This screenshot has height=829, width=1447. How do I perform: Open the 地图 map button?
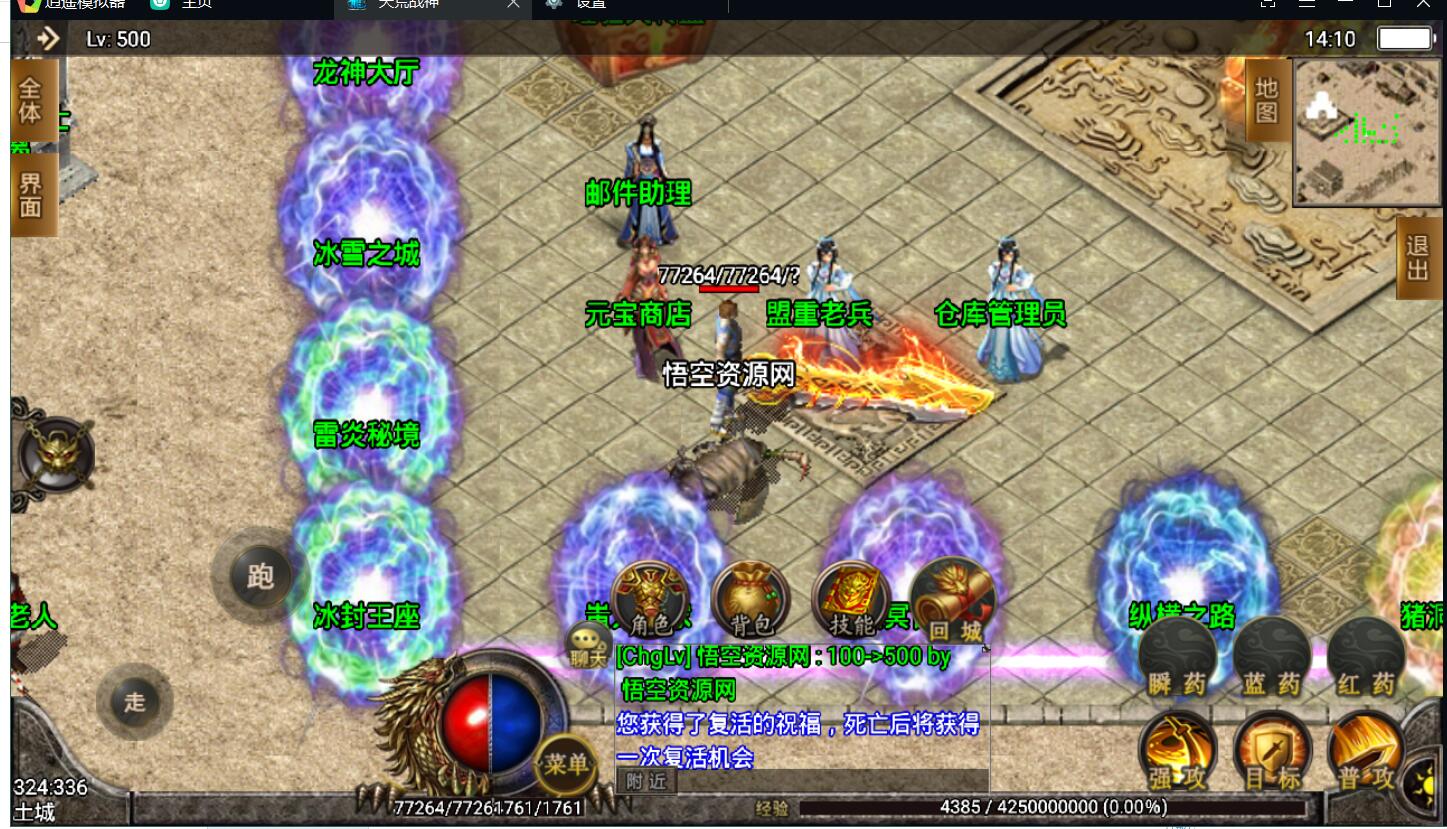[1266, 100]
